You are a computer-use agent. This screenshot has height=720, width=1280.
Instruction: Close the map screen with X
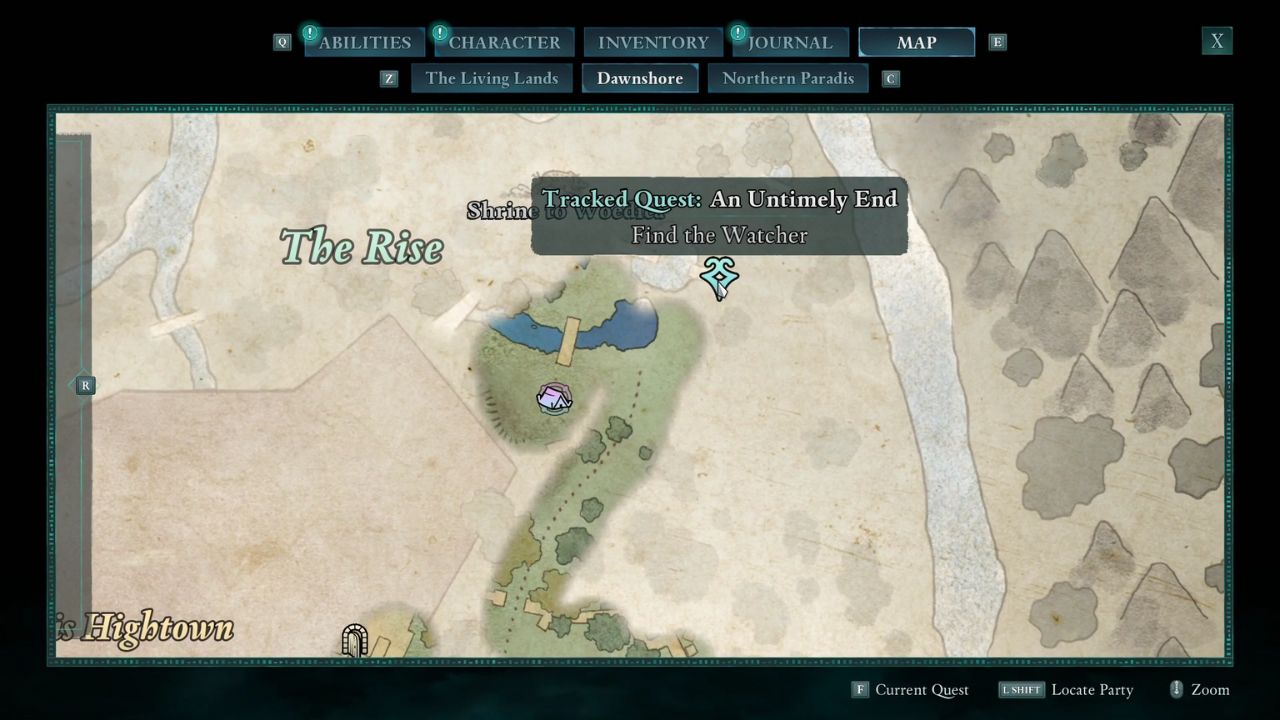click(1217, 41)
